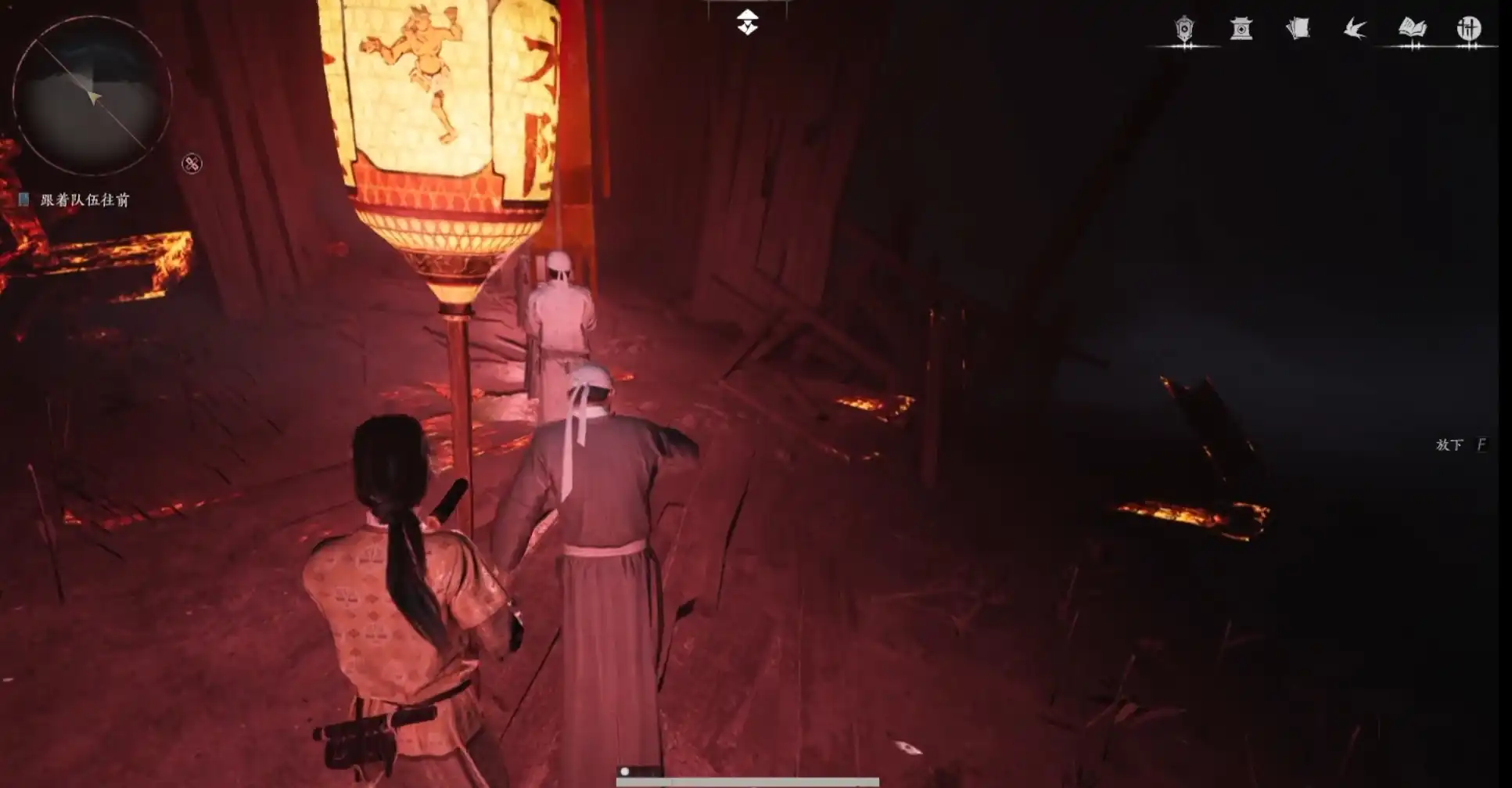This screenshot has height=788, width=1512.
Task: Click the round knot icon beside minimap
Action: pyautogui.click(x=192, y=164)
